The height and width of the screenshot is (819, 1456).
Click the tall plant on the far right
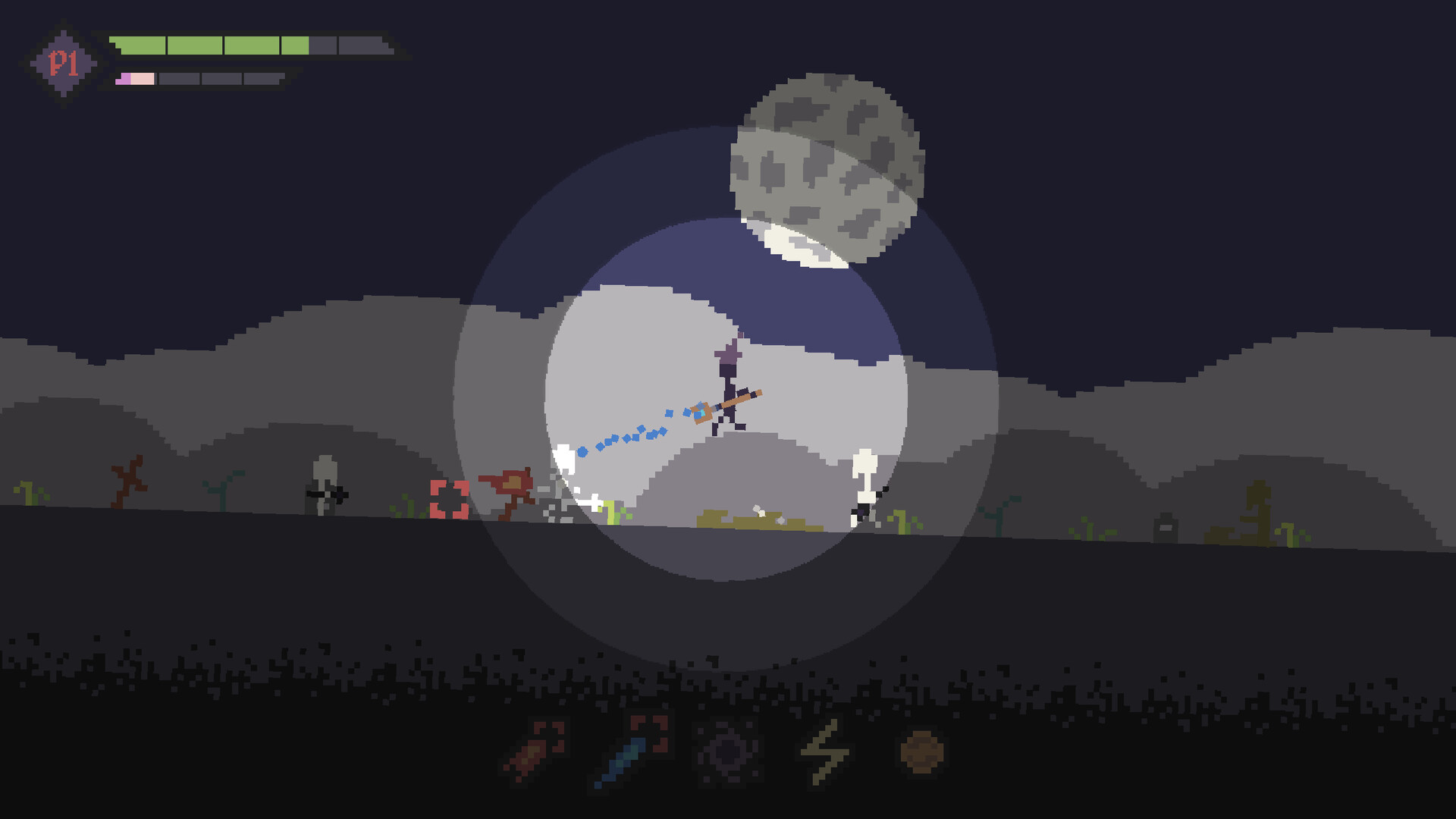[x=1259, y=508]
